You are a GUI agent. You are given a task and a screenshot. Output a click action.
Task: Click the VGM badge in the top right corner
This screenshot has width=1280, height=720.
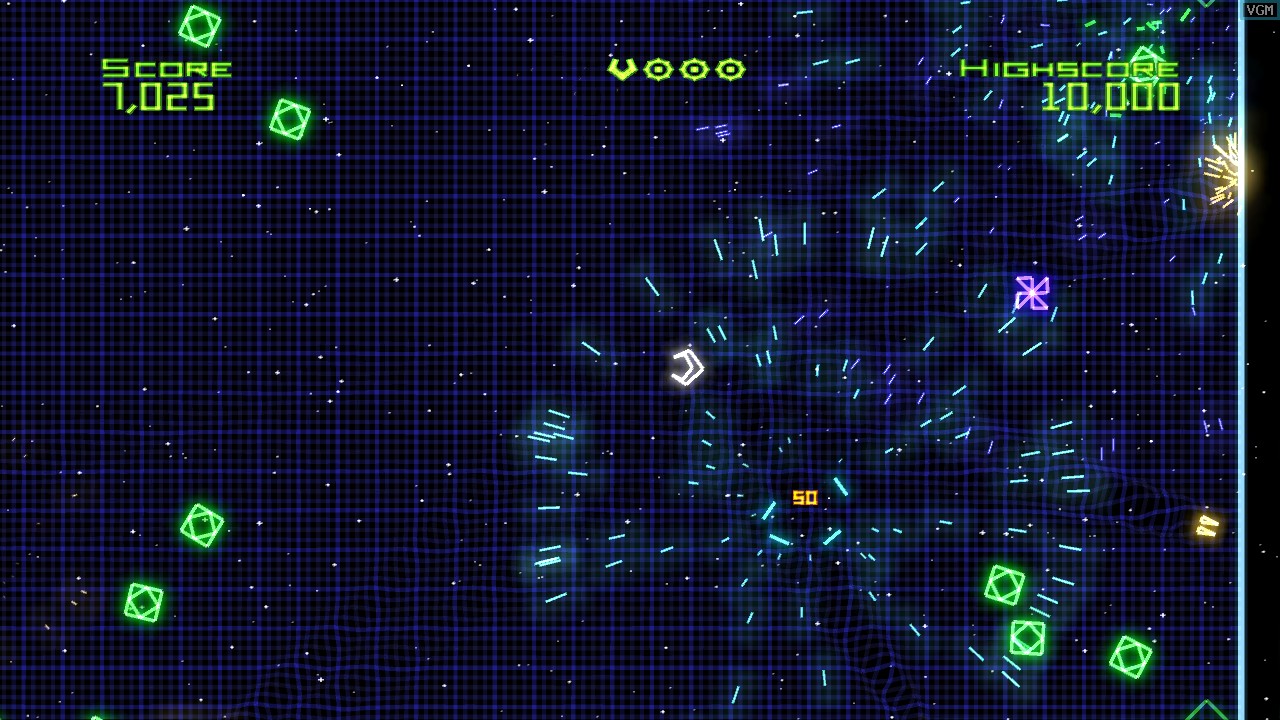tap(1259, 8)
